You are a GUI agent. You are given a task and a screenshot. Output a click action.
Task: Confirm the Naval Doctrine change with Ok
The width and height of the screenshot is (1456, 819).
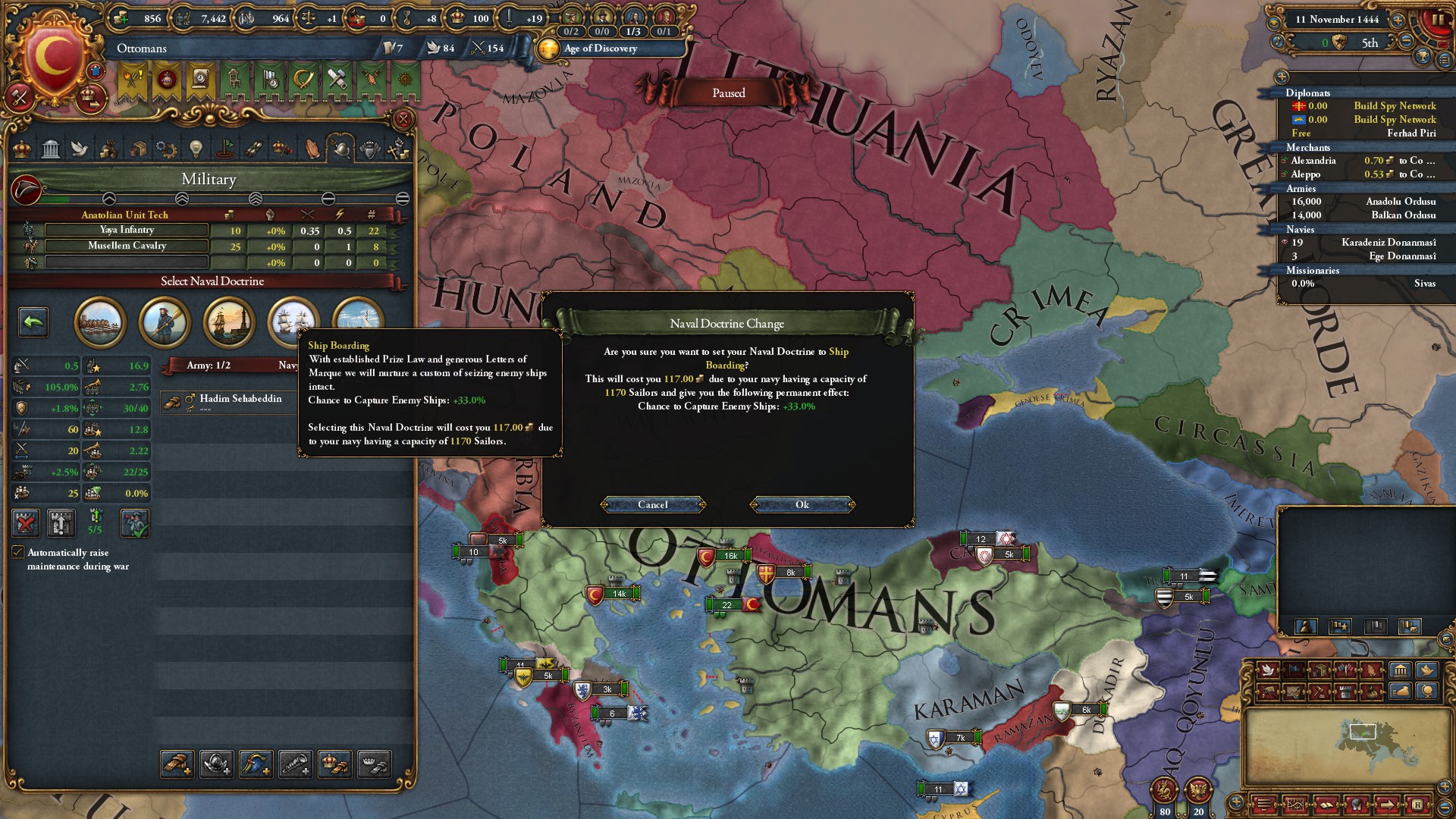click(x=802, y=505)
